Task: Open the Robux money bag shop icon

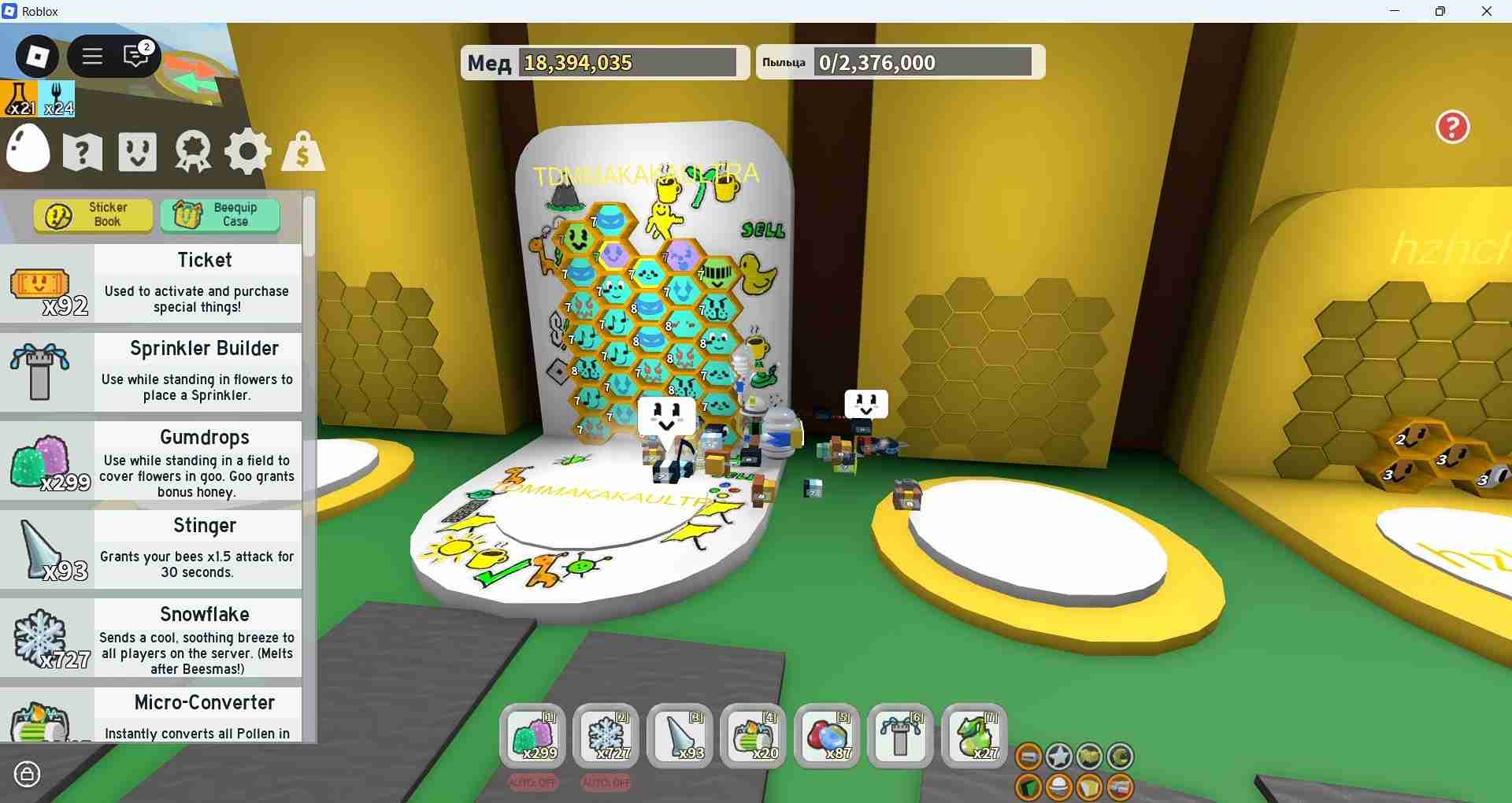Action: tap(302, 150)
